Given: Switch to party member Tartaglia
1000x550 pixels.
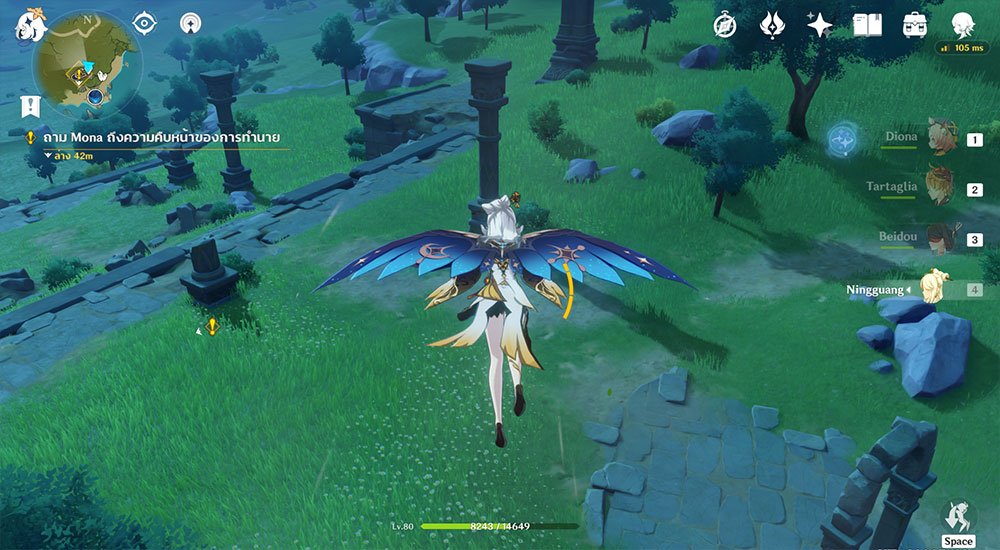Looking at the screenshot, I should [x=940, y=188].
